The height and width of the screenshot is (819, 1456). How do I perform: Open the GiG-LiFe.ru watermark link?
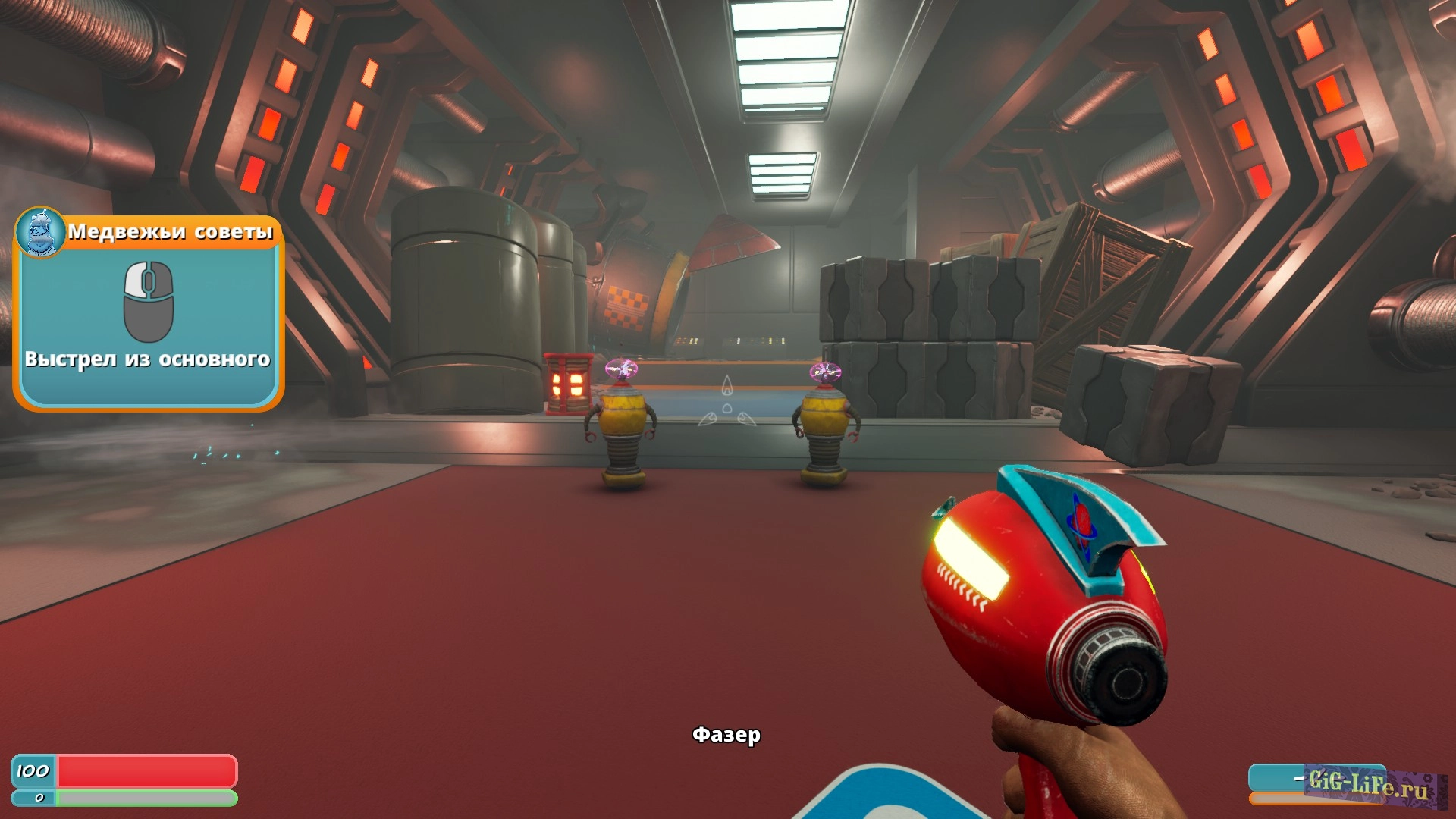(x=1368, y=784)
